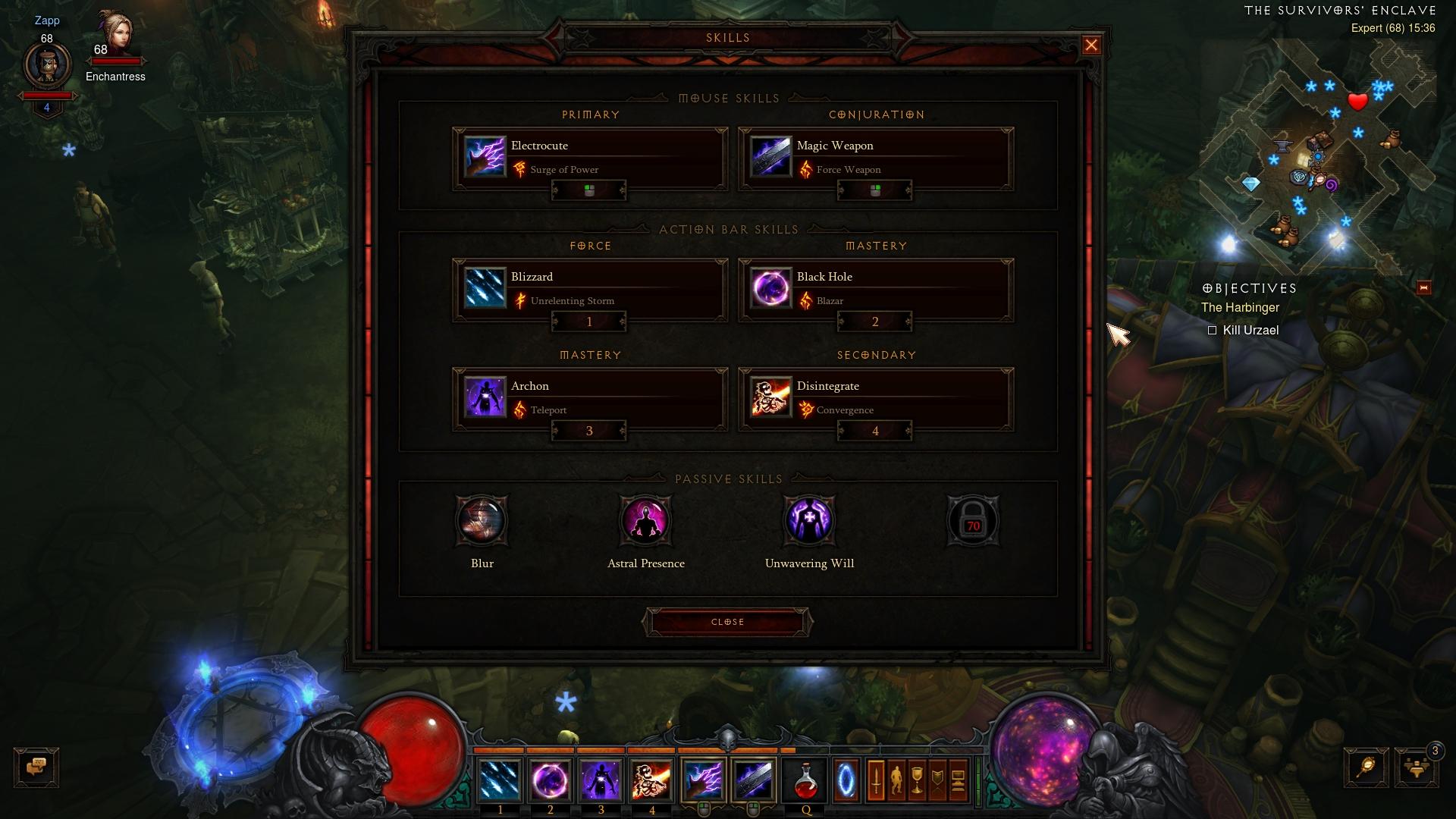Select the Electrocute primary skill slot
Image resolution: width=1456 pixels, height=819 pixels.
tap(589, 158)
